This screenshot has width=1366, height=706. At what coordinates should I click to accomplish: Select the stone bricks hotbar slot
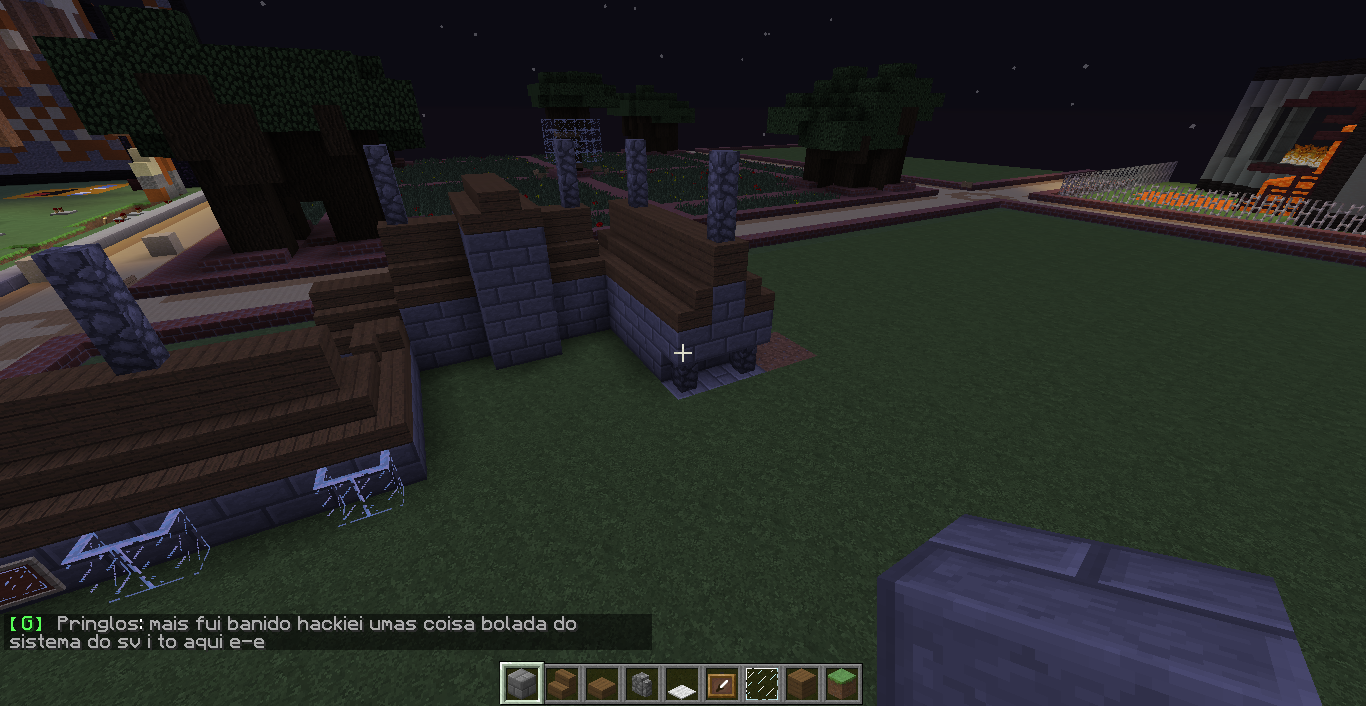(x=521, y=684)
